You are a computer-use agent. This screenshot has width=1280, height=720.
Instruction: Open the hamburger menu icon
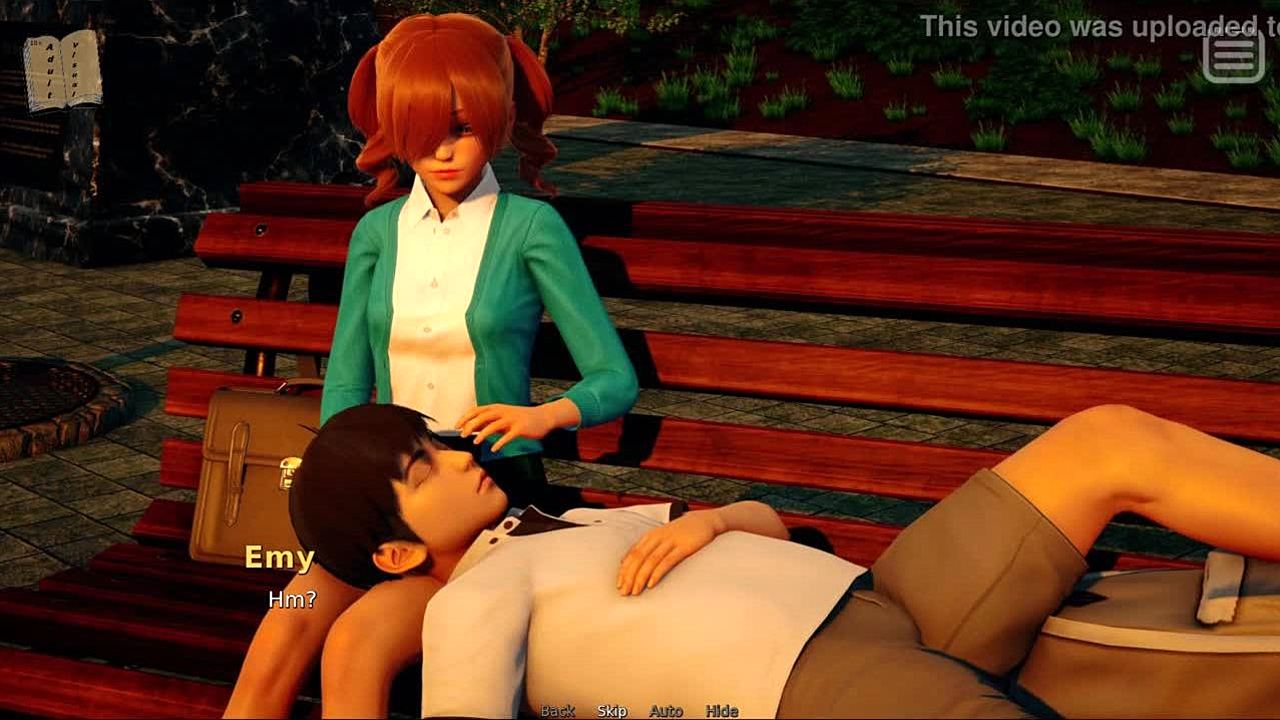click(x=1233, y=55)
